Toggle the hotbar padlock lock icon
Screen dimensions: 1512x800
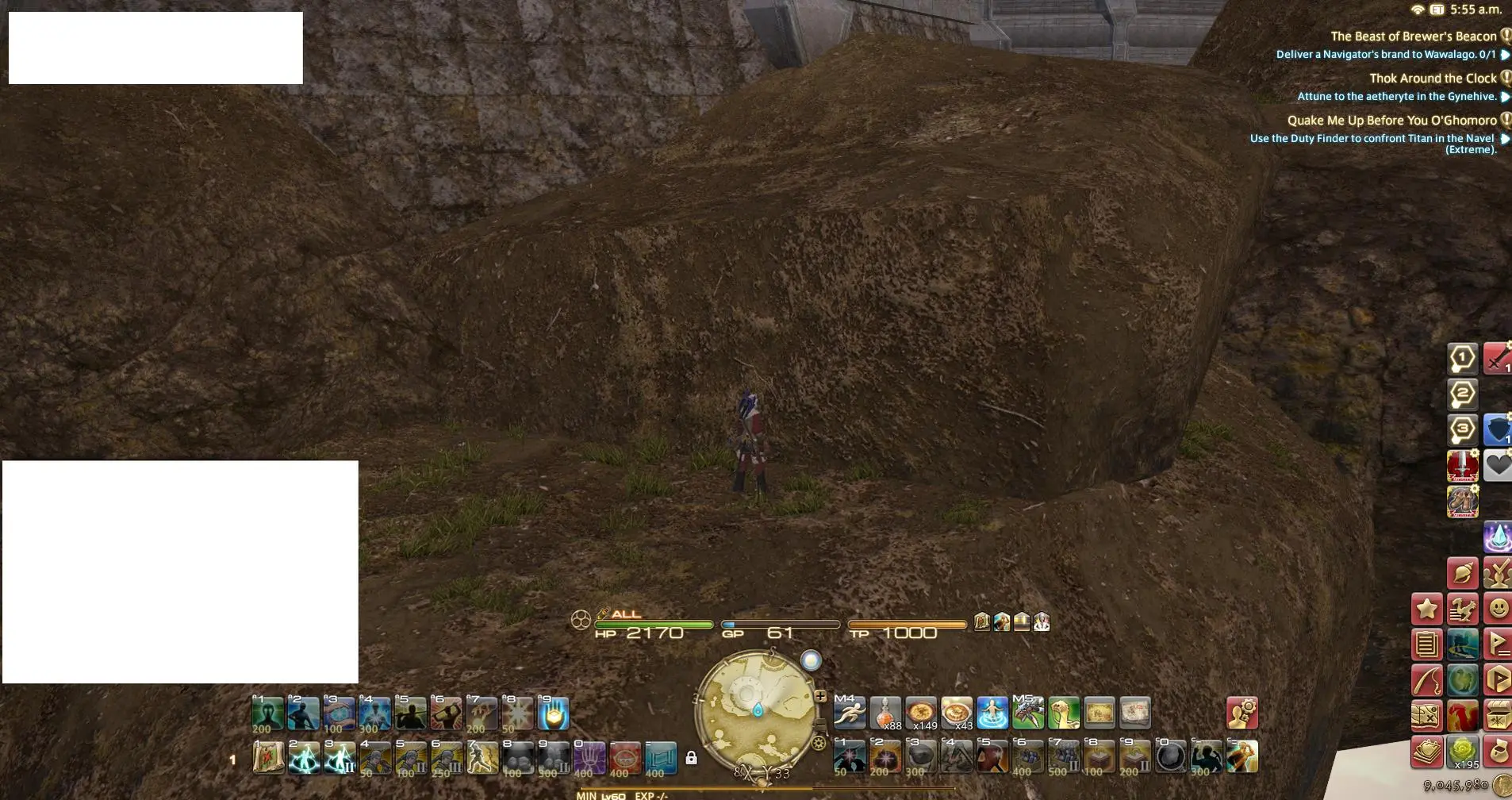pyautogui.click(x=691, y=758)
